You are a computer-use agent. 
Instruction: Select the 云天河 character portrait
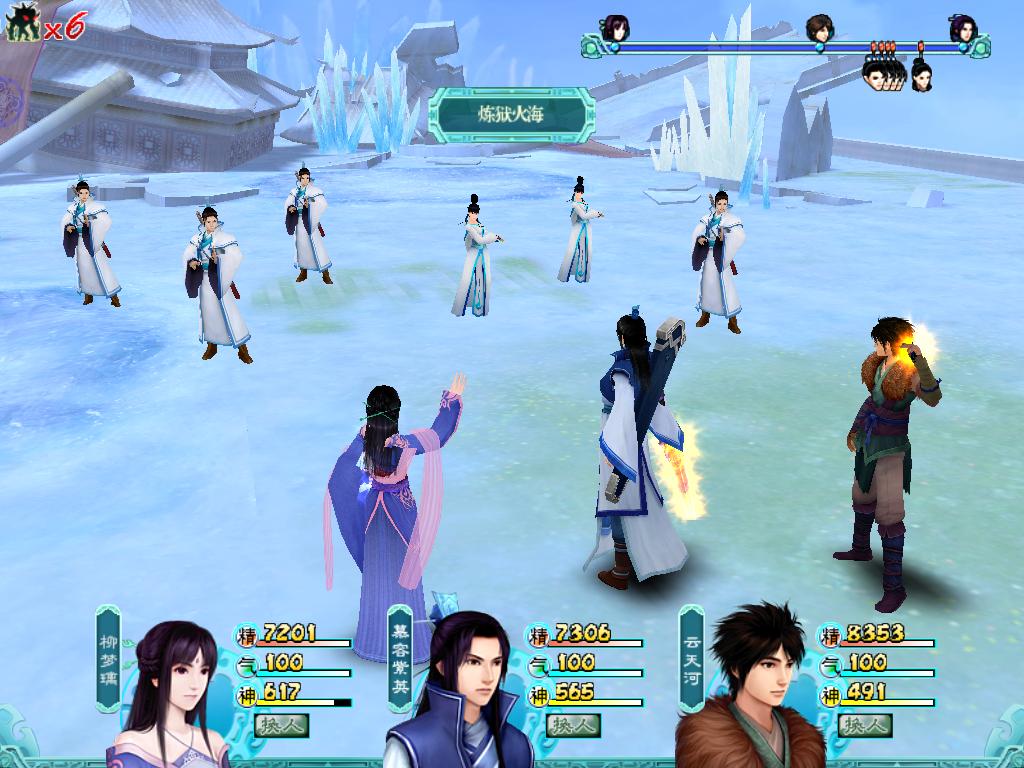(752, 690)
